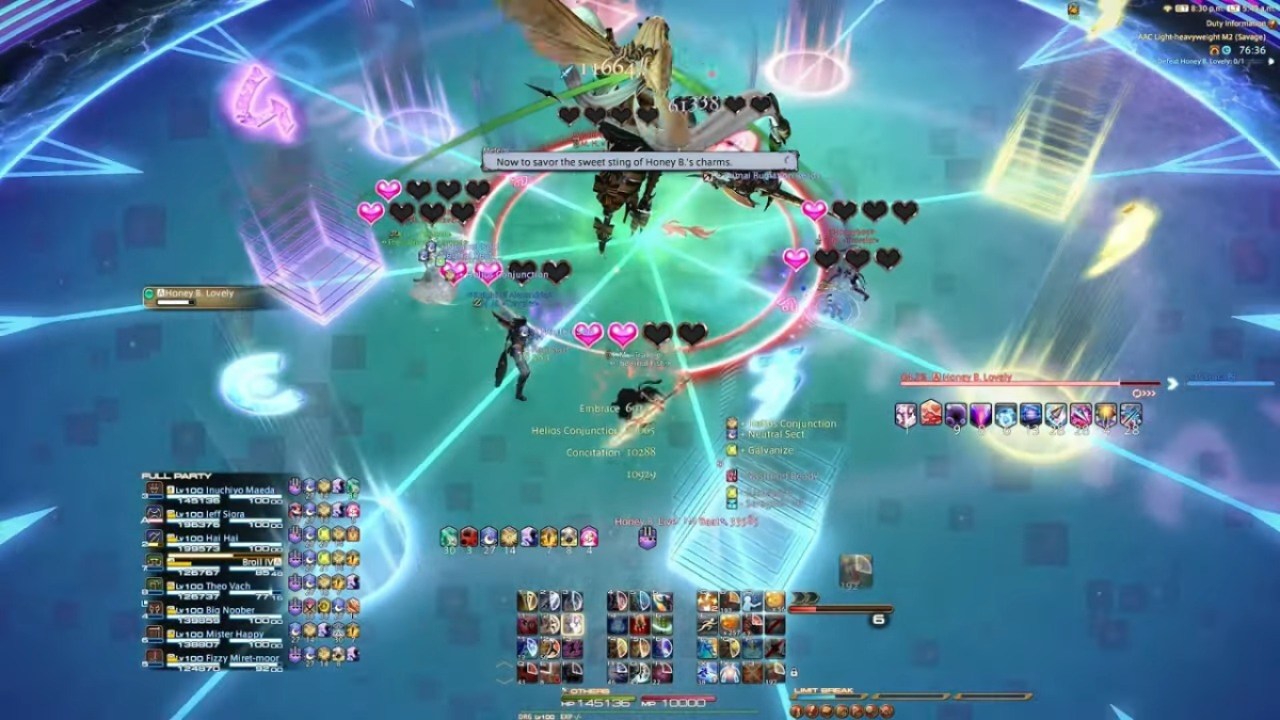
Task: Click the Neutral Sect buff icon
Action: point(732,435)
